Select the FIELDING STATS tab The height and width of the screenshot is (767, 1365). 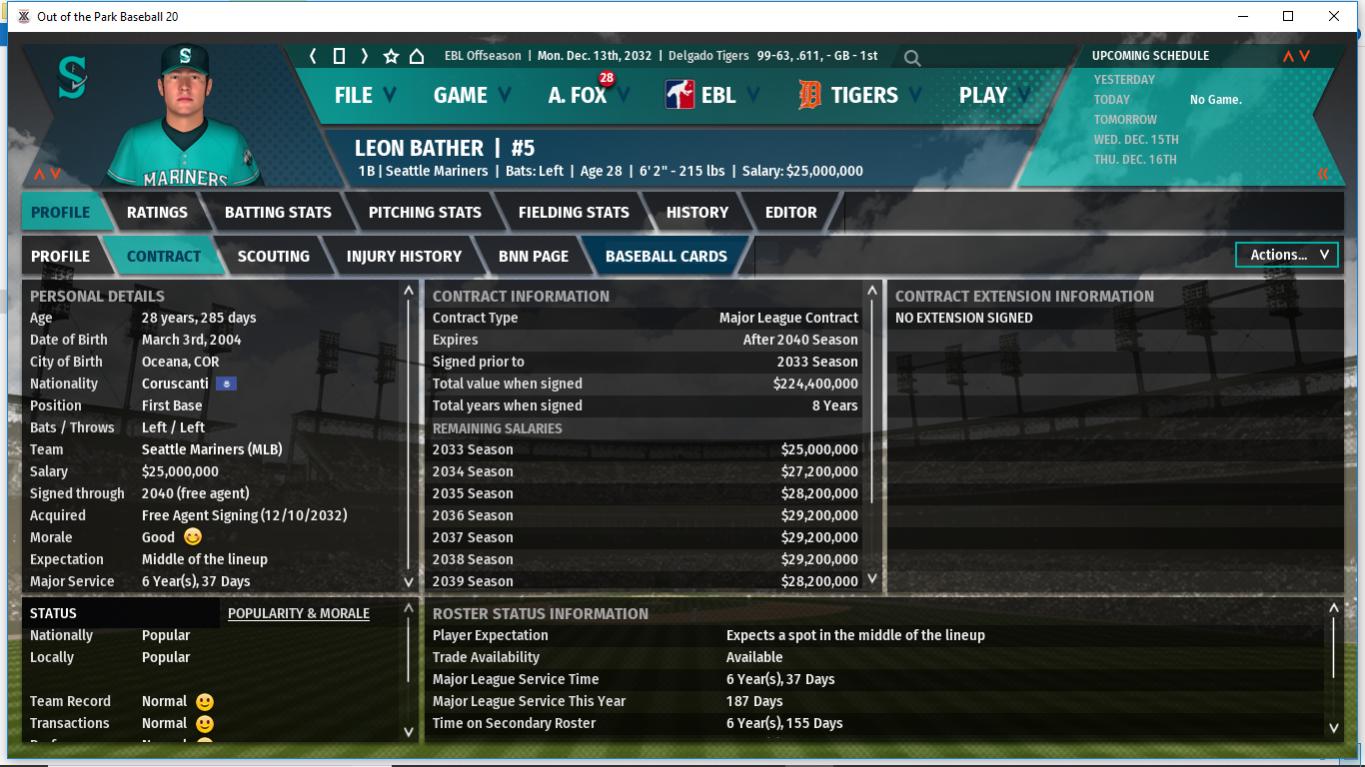coord(574,212)
